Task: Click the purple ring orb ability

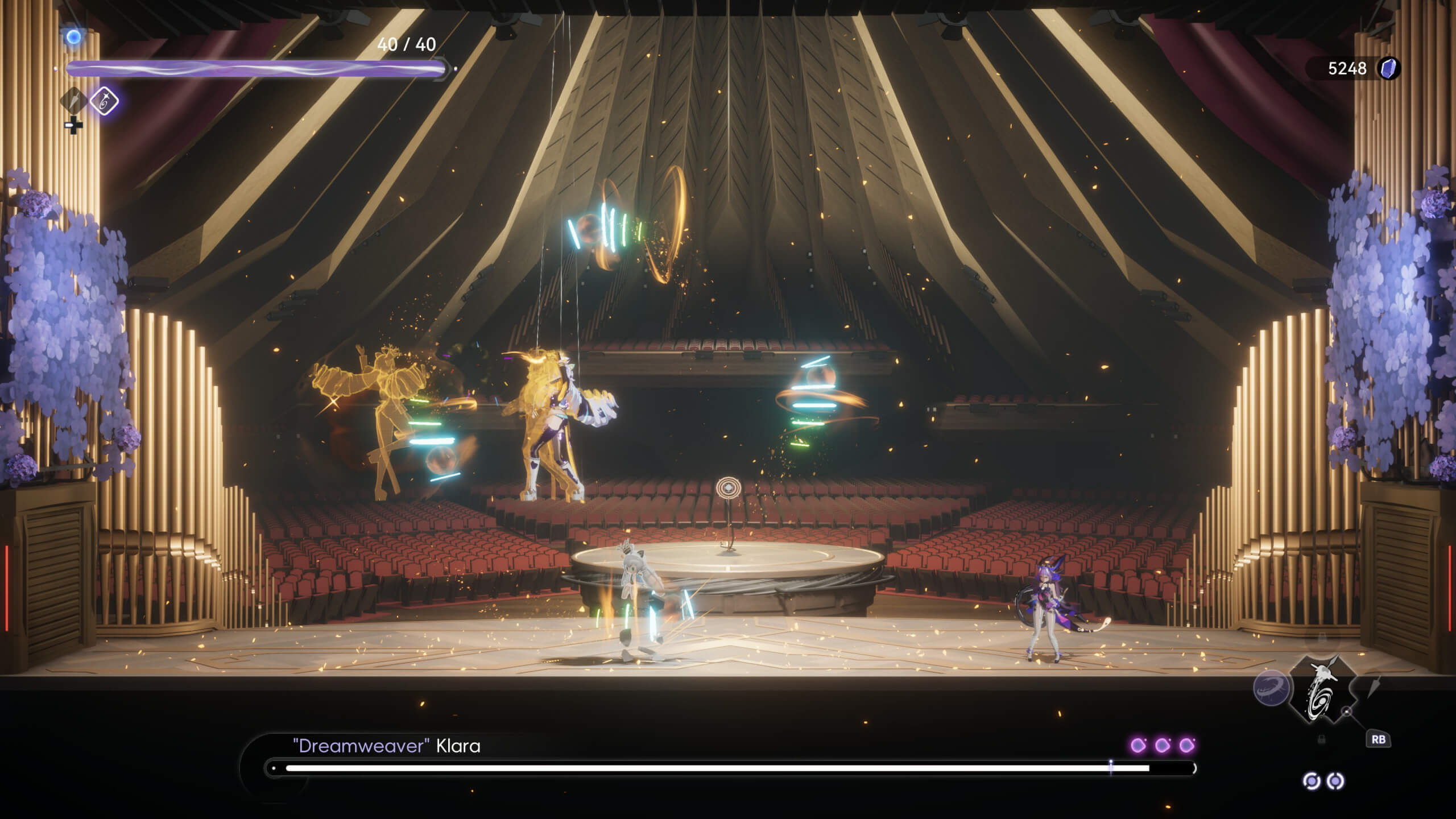Action: 1271,688
